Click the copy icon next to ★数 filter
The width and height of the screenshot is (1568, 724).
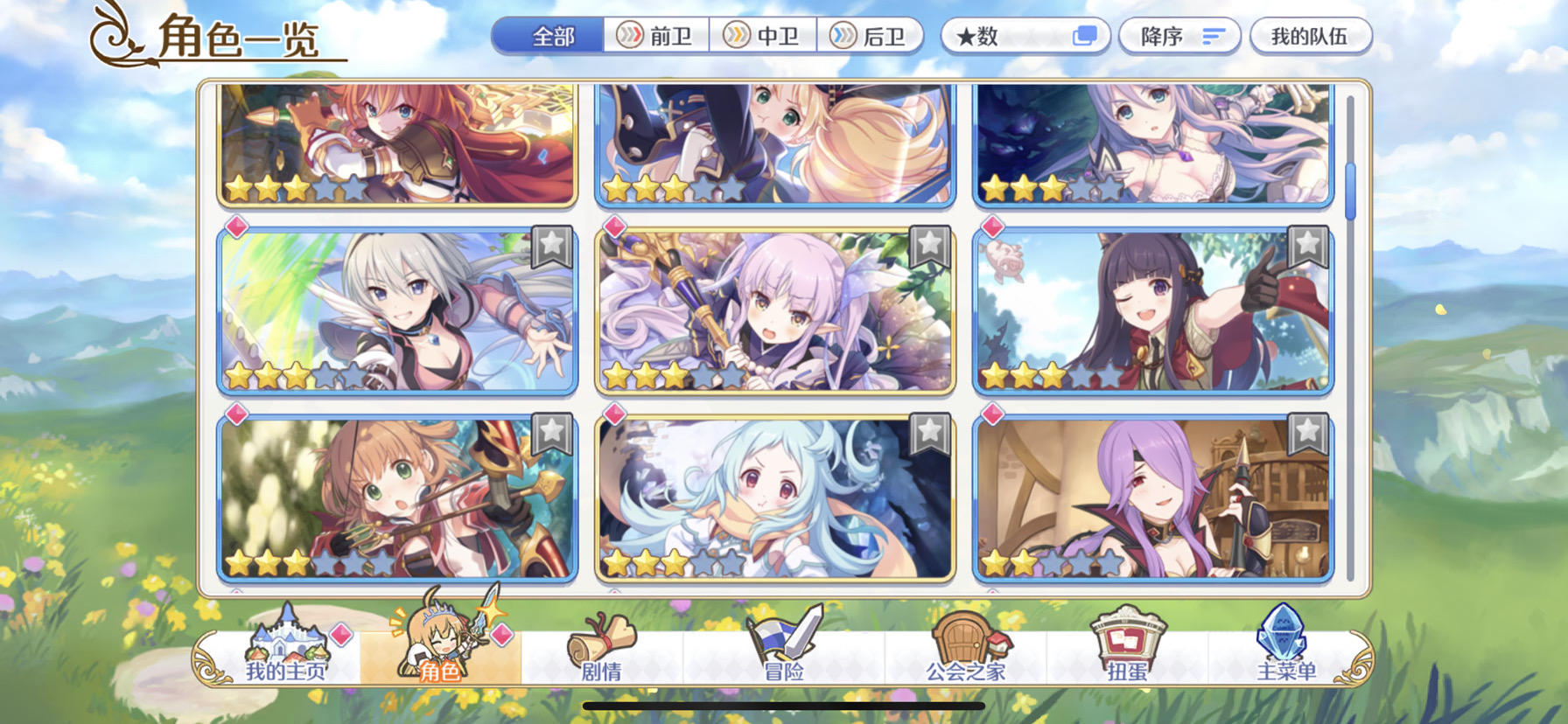[x=1088, y=35]
